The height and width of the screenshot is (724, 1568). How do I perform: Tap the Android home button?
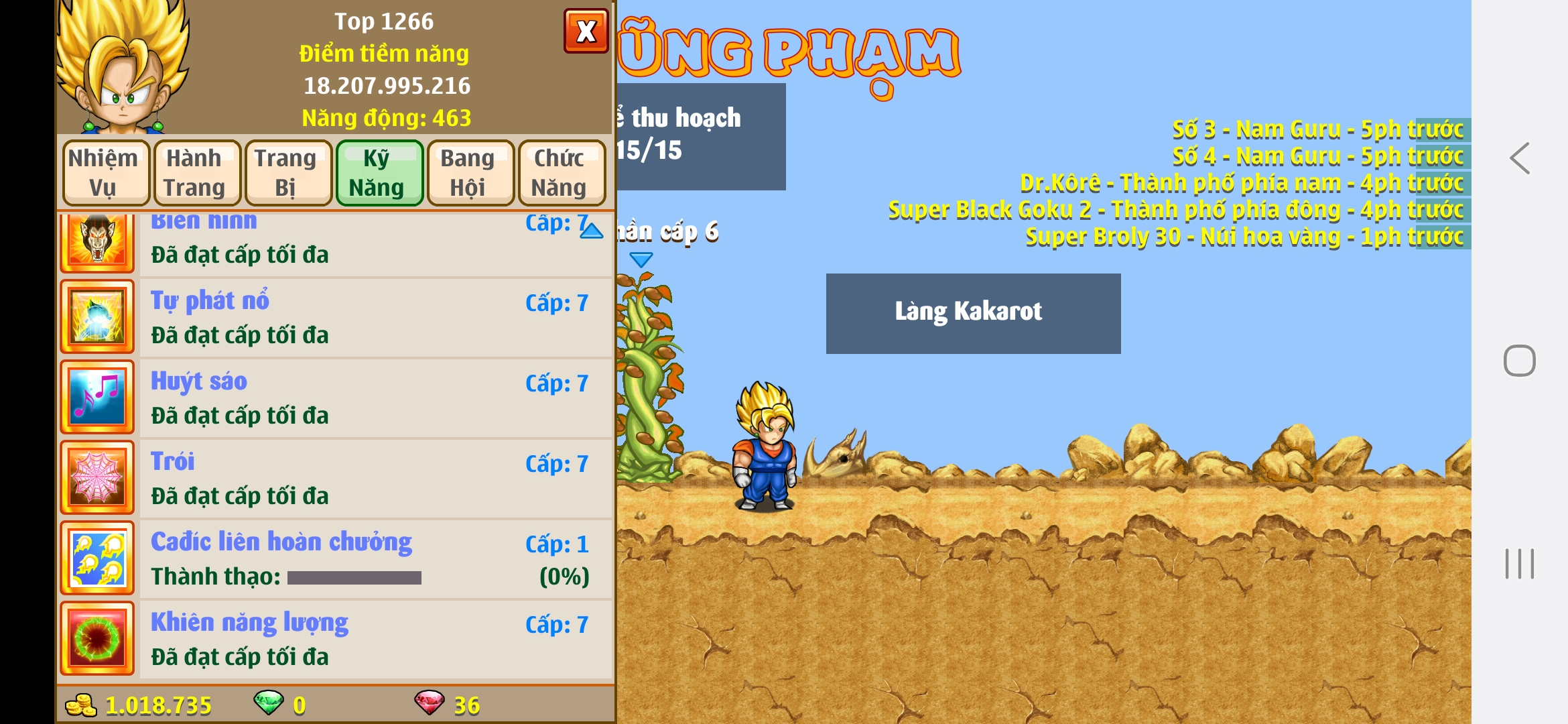pos(1519,361)
